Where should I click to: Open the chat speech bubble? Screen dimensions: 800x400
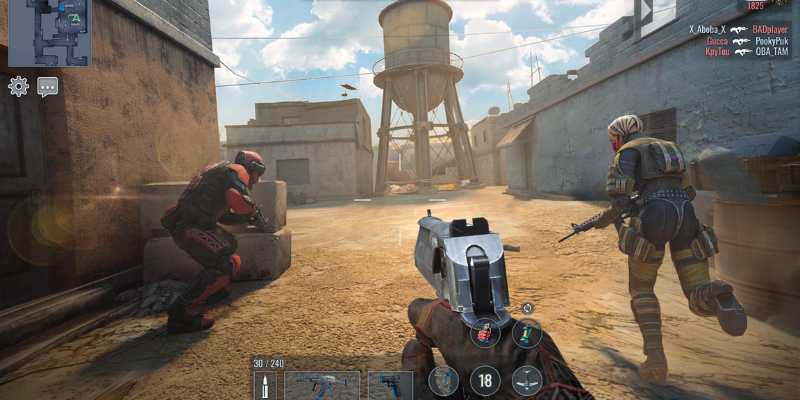(47, 86)
